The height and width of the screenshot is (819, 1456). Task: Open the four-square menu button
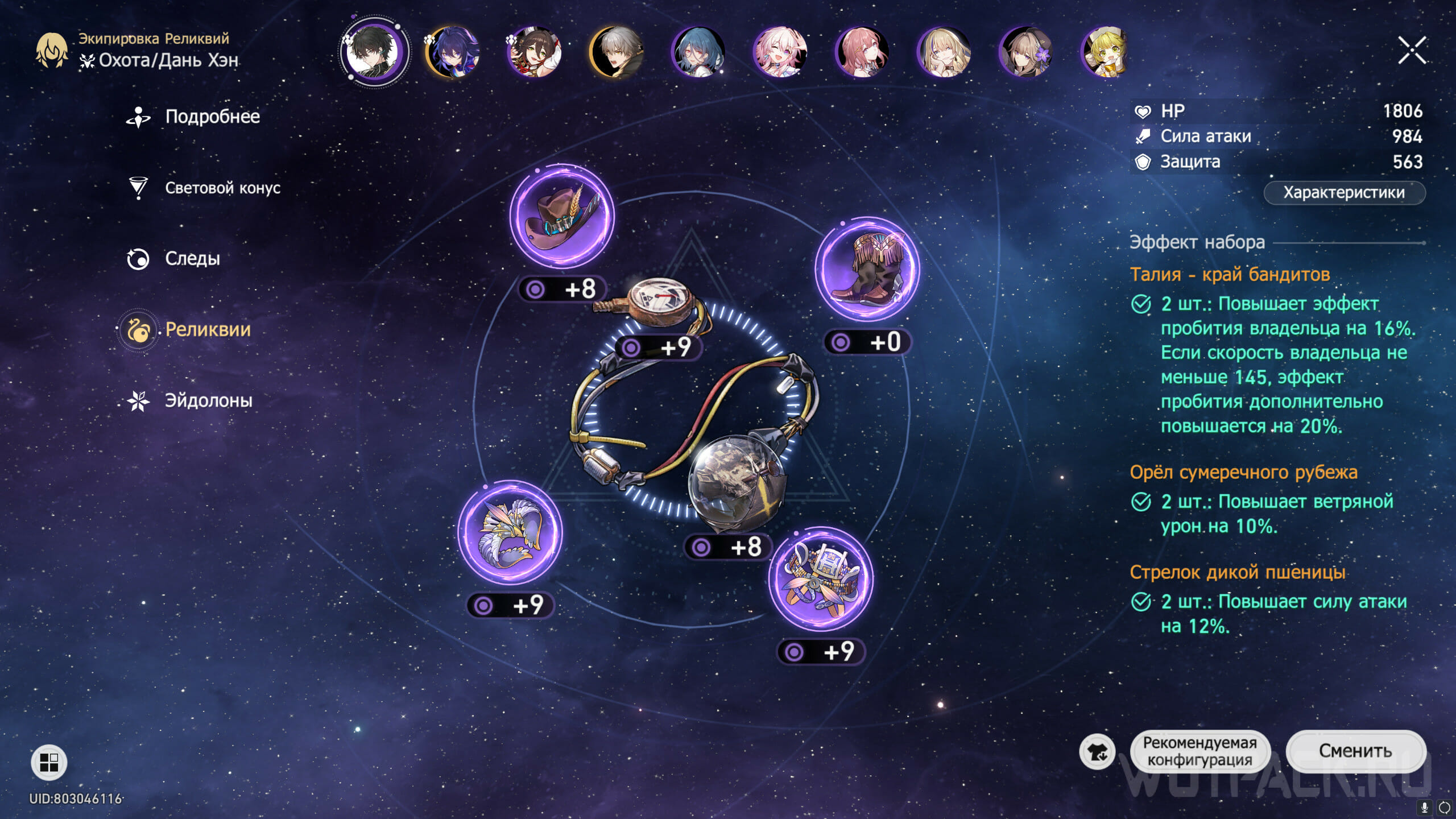(x=49, y=762)
